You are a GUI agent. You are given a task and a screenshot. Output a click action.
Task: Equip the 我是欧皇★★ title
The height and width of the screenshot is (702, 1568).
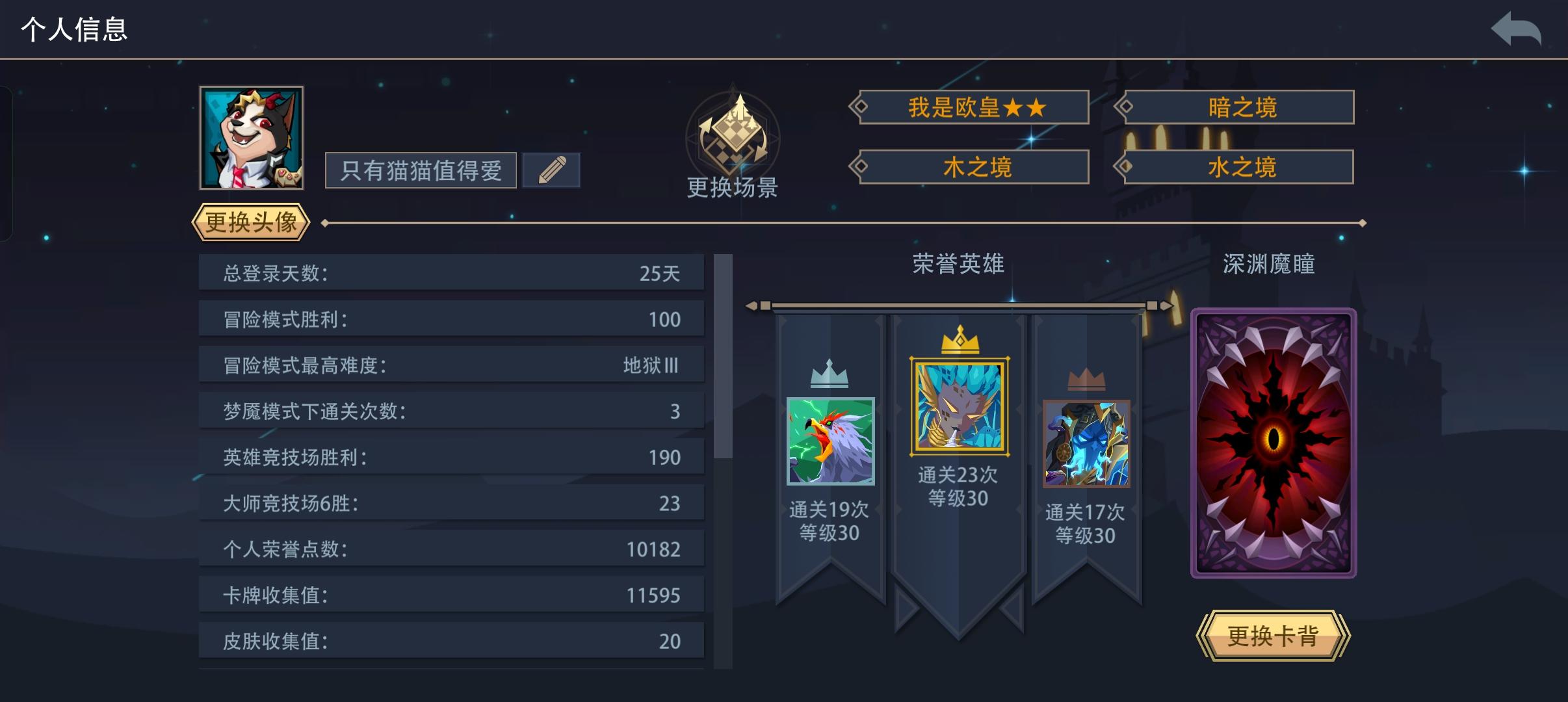click(x=974, y=107)
